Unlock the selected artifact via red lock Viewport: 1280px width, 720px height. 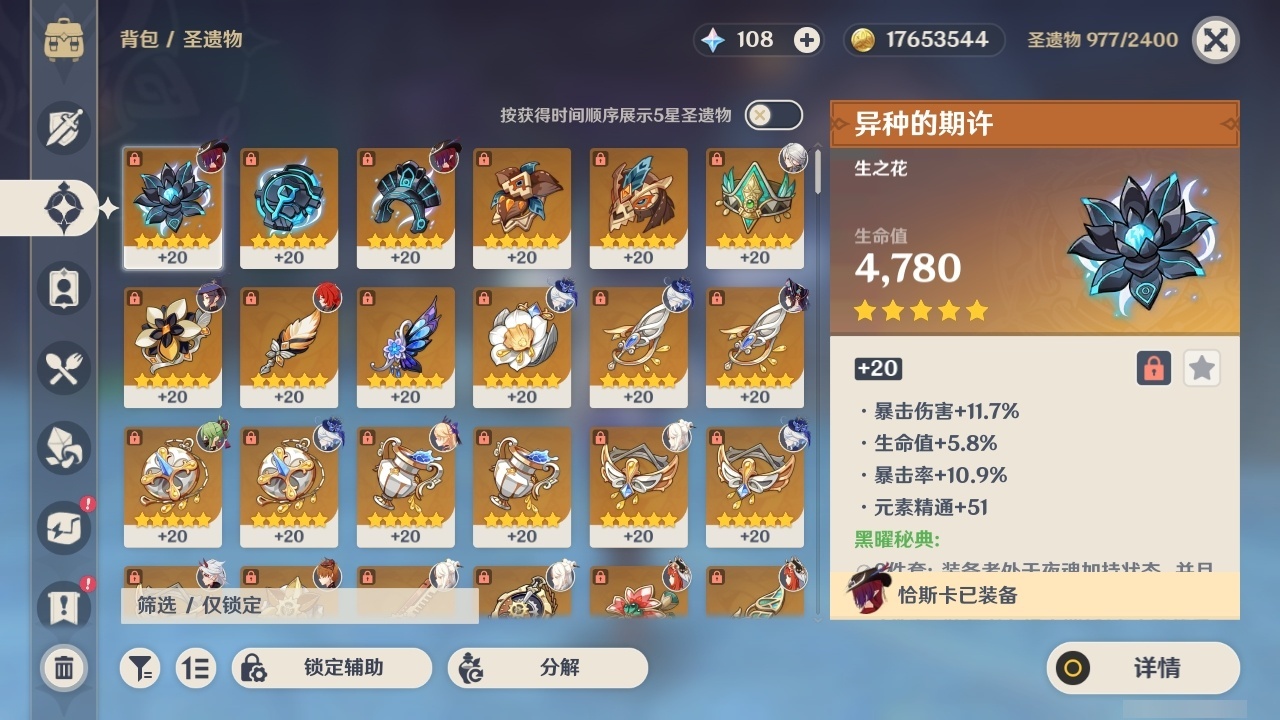click(x=1156, y=368)
